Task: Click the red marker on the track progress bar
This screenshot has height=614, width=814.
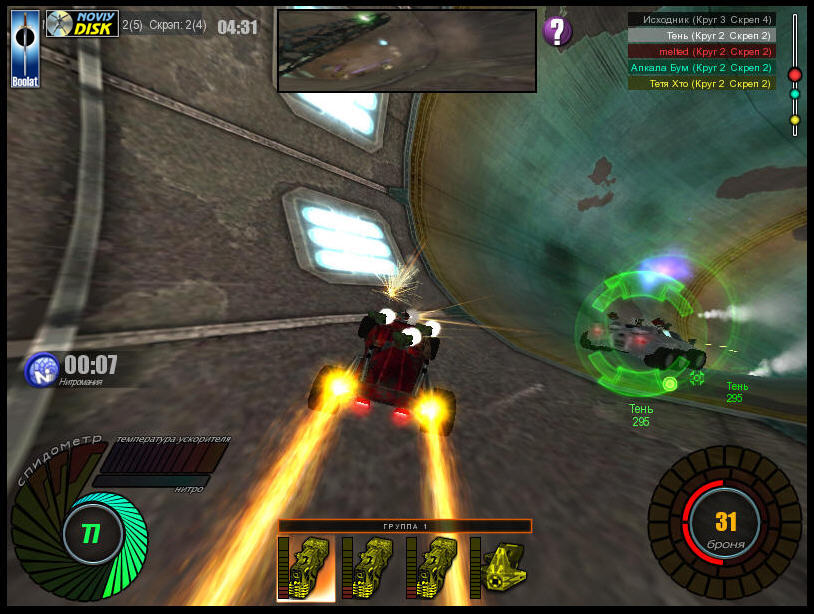Action: 795,74
